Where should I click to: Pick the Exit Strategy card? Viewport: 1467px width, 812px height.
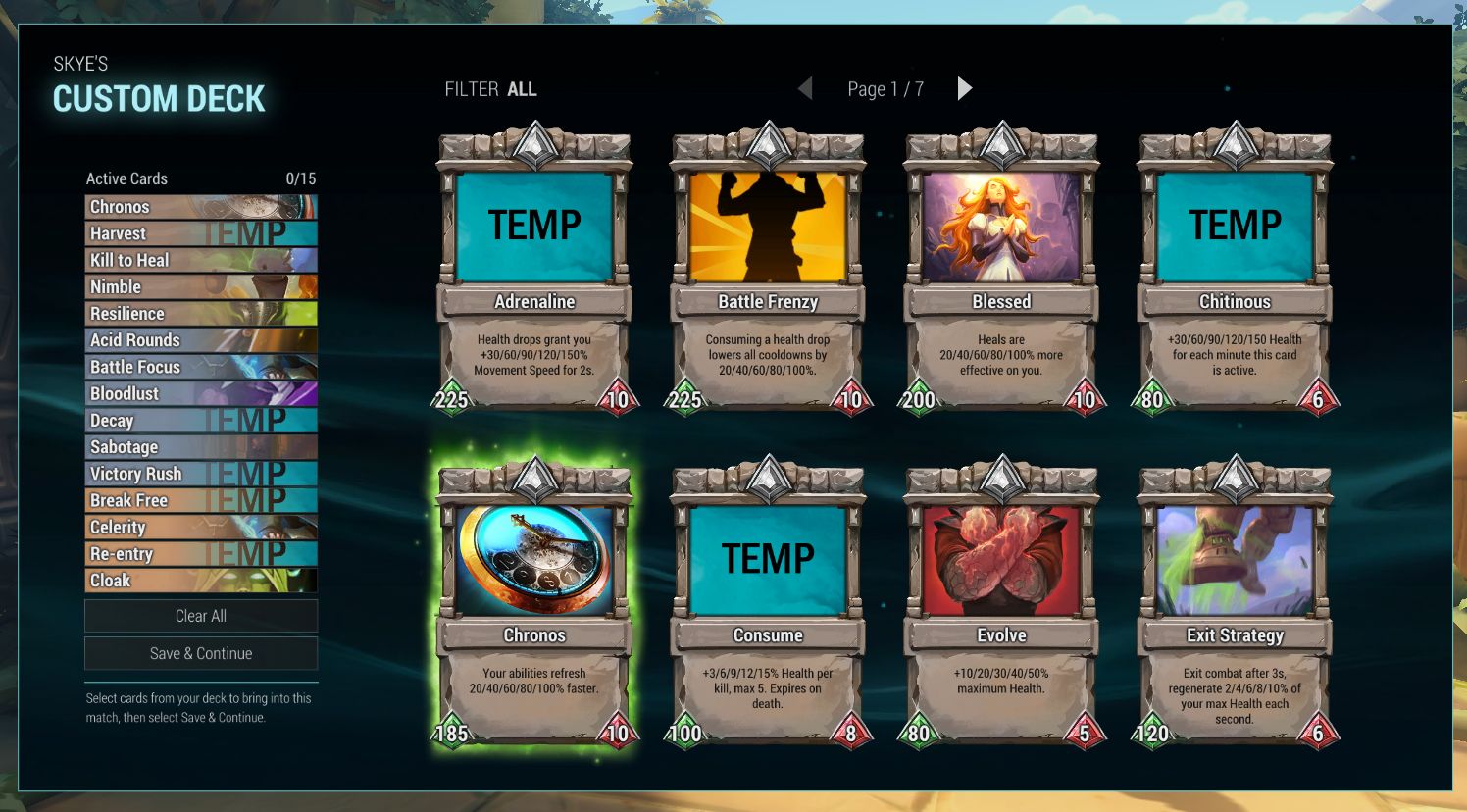[x=1235, y=603]
